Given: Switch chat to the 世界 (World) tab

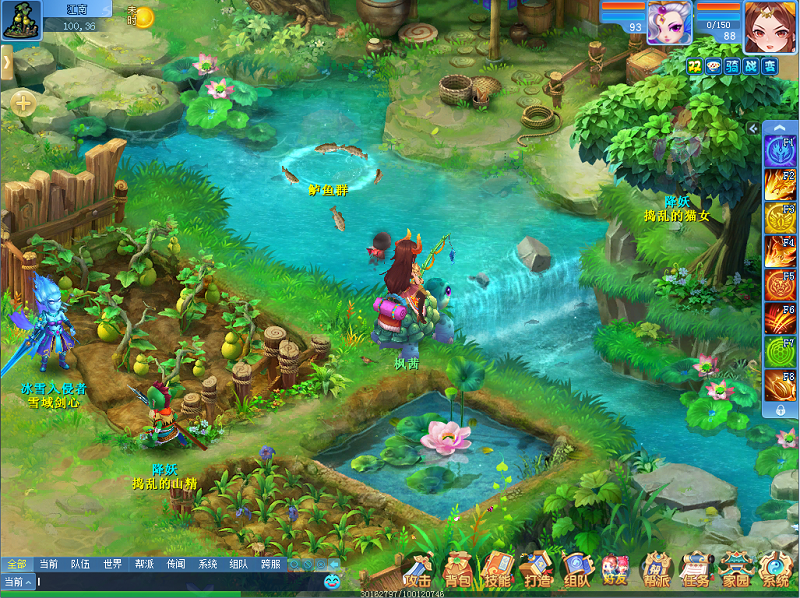Looking at the screenshot, I should 112,564.
